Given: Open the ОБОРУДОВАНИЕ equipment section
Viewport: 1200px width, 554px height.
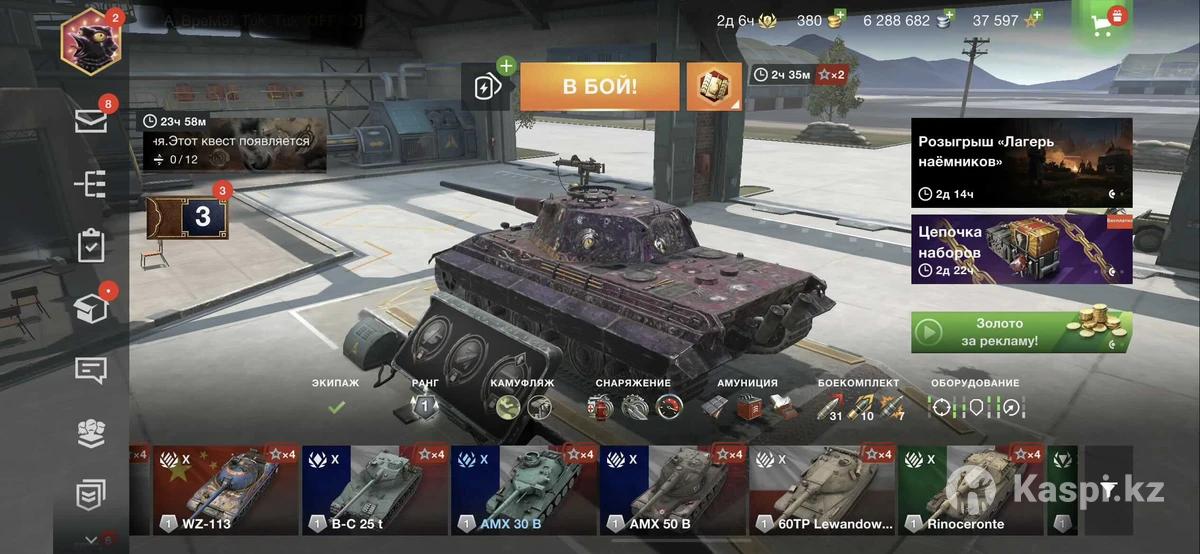Looking at the screenshot, I should click(x=975, y=398).
